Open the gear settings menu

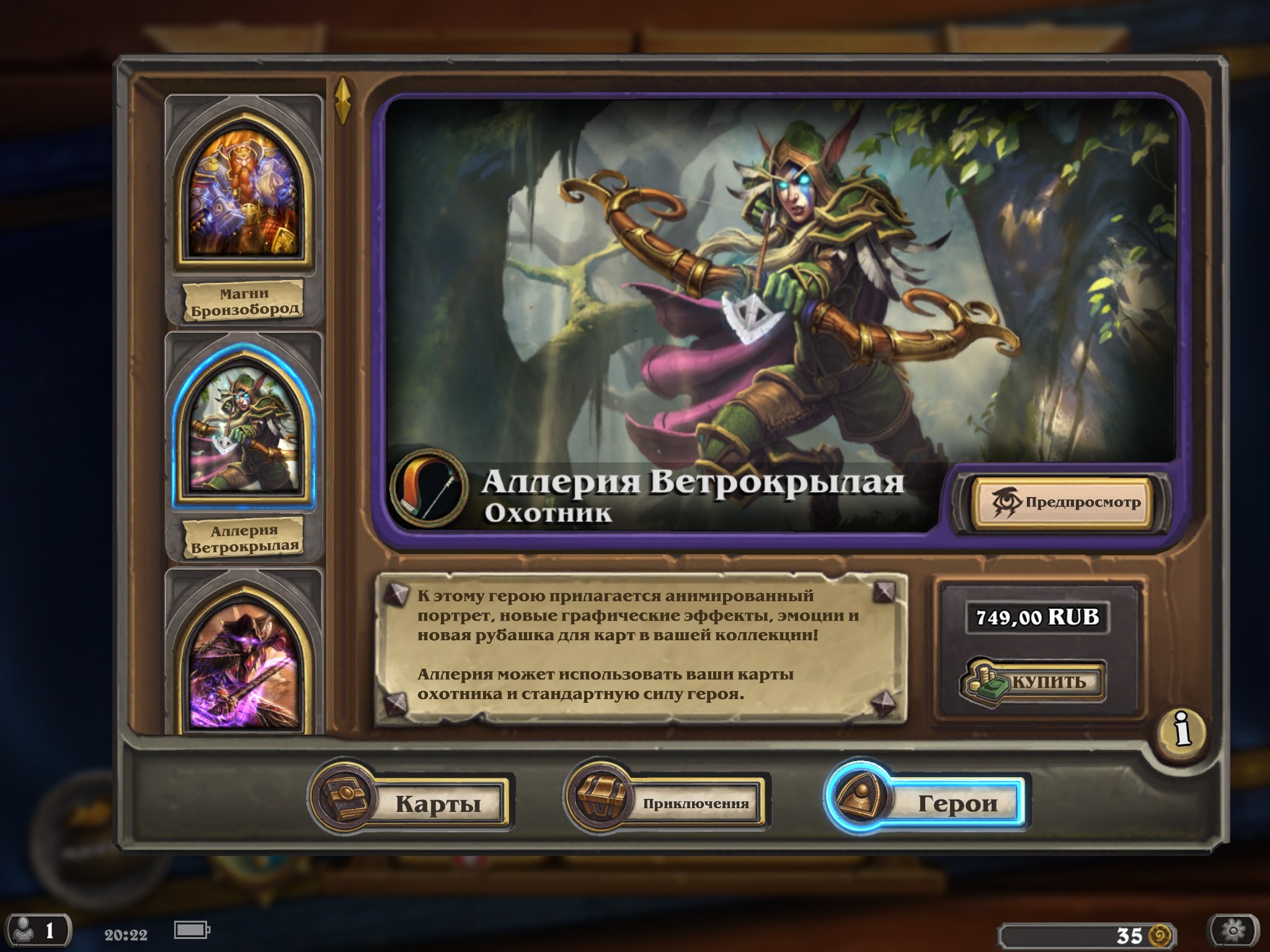(x=1233, y=931)
